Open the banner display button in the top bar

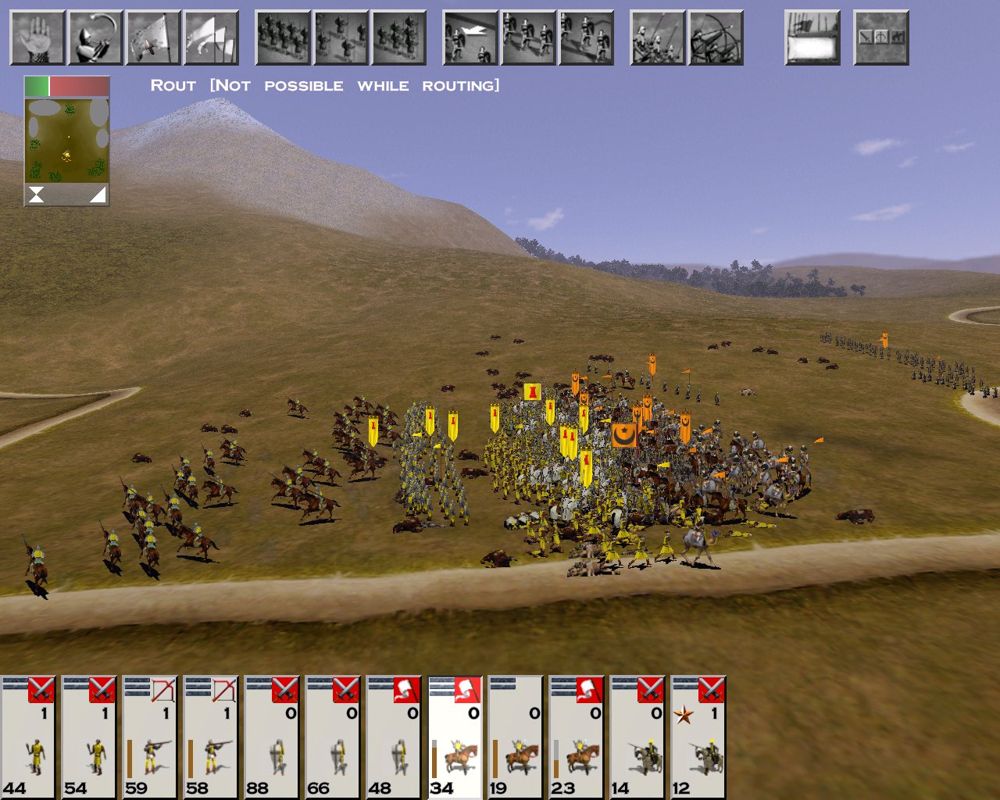click(x=812, y=37)
